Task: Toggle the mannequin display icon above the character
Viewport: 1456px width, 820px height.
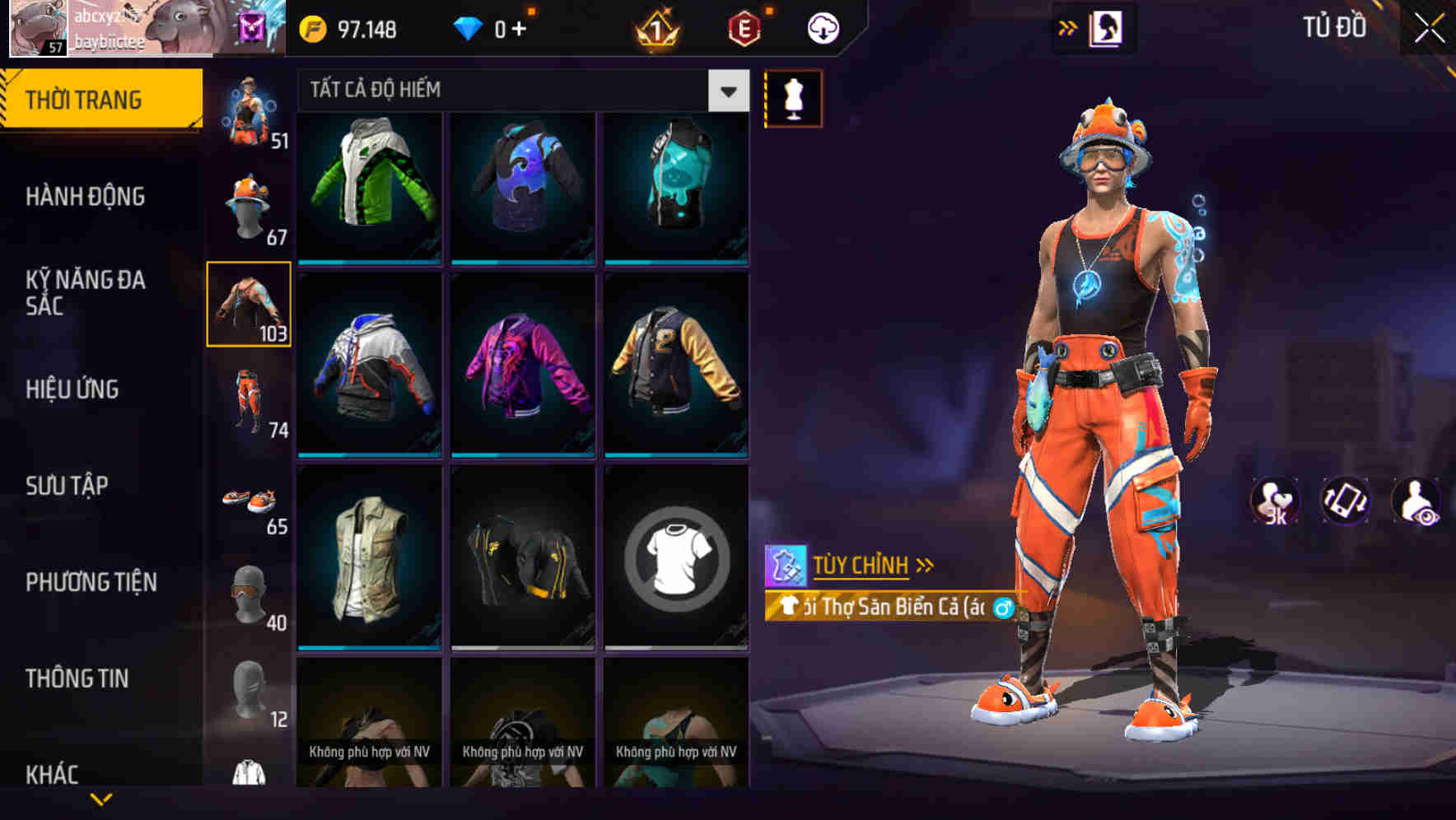Action: 793,98
